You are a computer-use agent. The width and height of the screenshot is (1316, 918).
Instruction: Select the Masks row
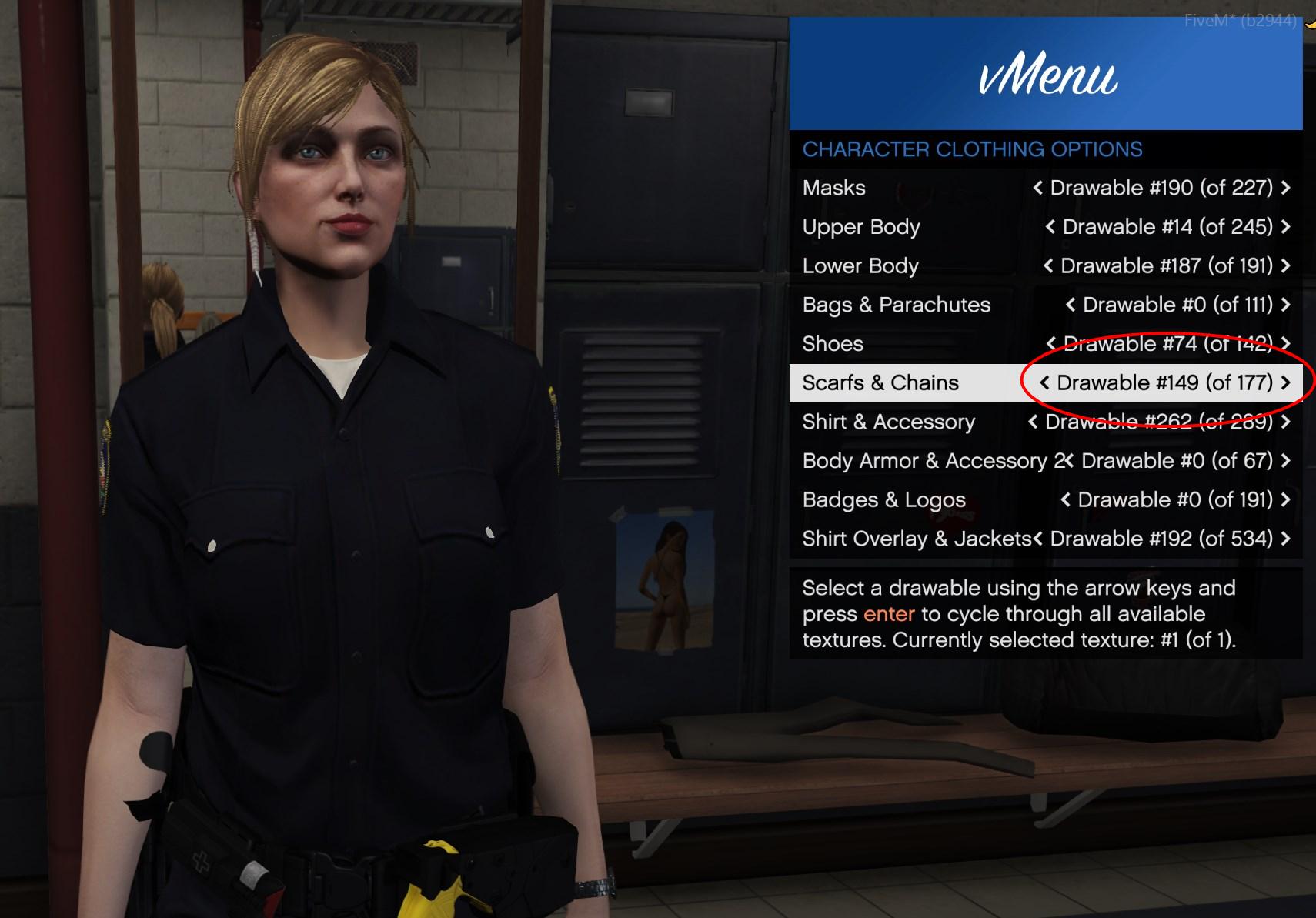click(x=833, y=187)
